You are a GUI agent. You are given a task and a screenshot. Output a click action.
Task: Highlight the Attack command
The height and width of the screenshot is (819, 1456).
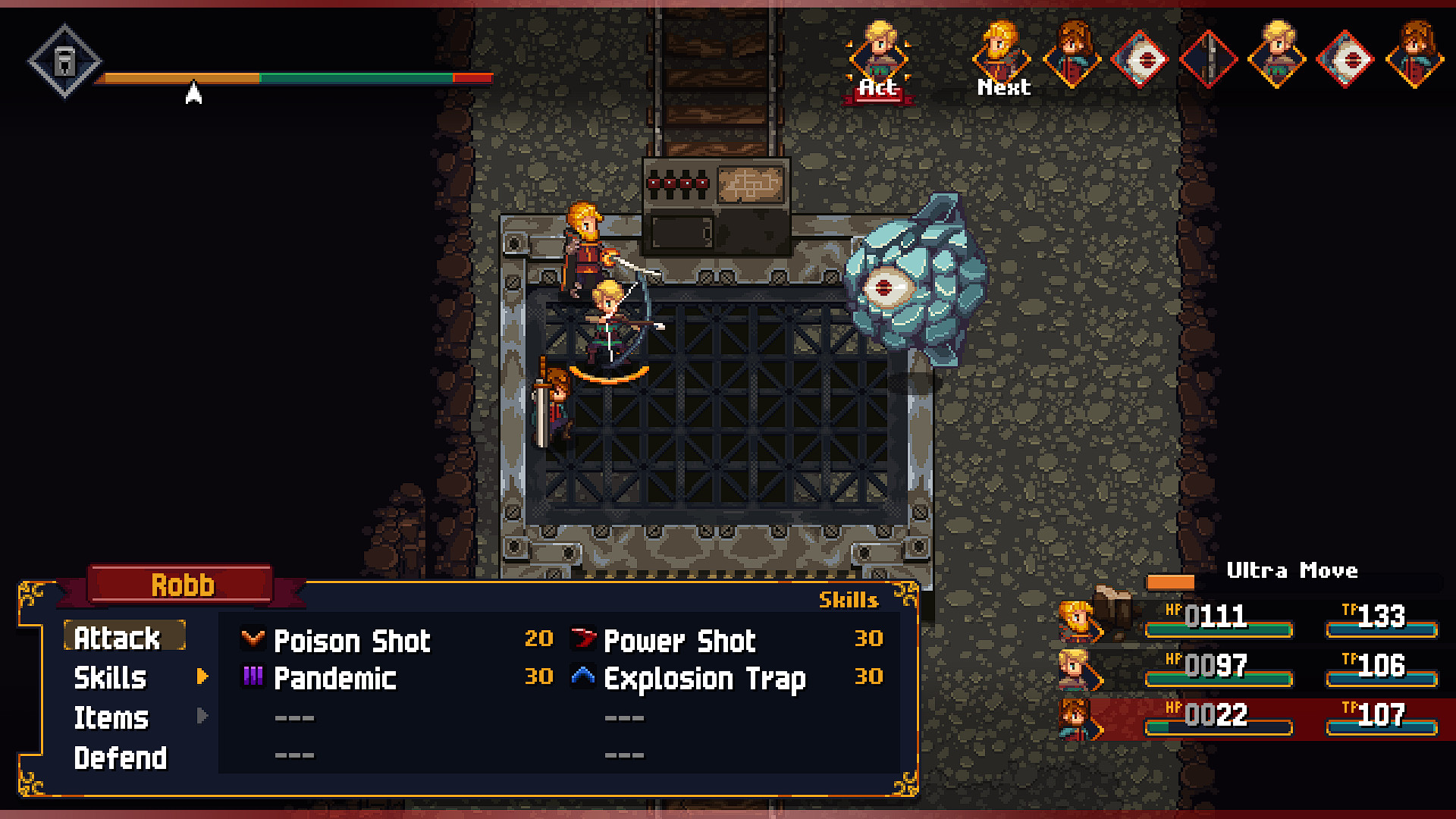125,638
